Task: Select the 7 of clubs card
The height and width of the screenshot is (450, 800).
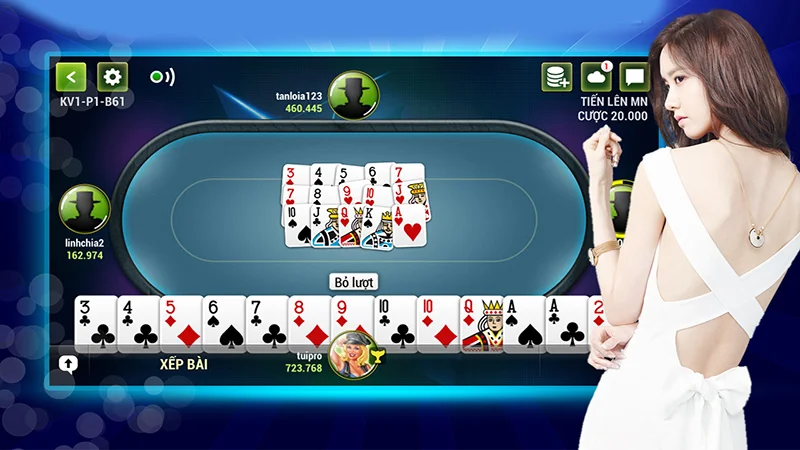Action: [266, 324]
